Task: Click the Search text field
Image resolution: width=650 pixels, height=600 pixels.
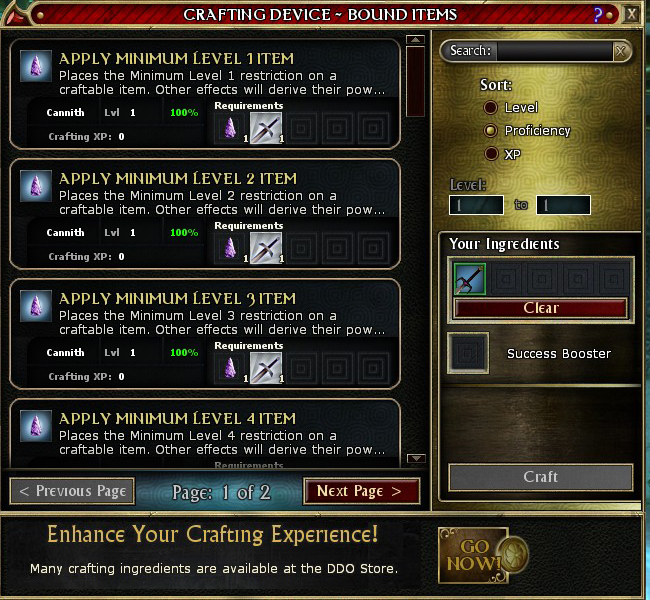Action: tap(554, 51)
